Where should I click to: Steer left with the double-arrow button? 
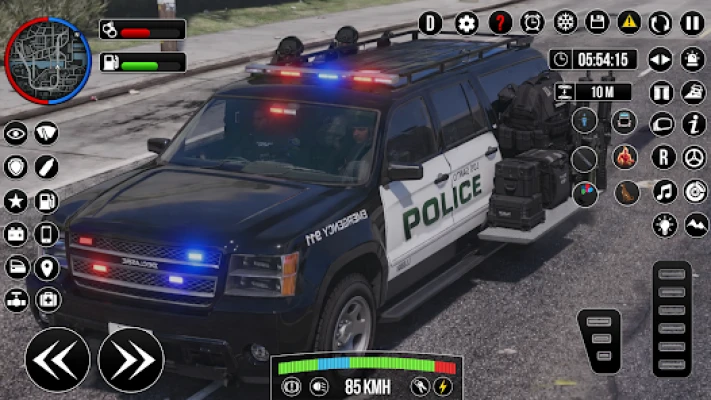click(57, 359)
